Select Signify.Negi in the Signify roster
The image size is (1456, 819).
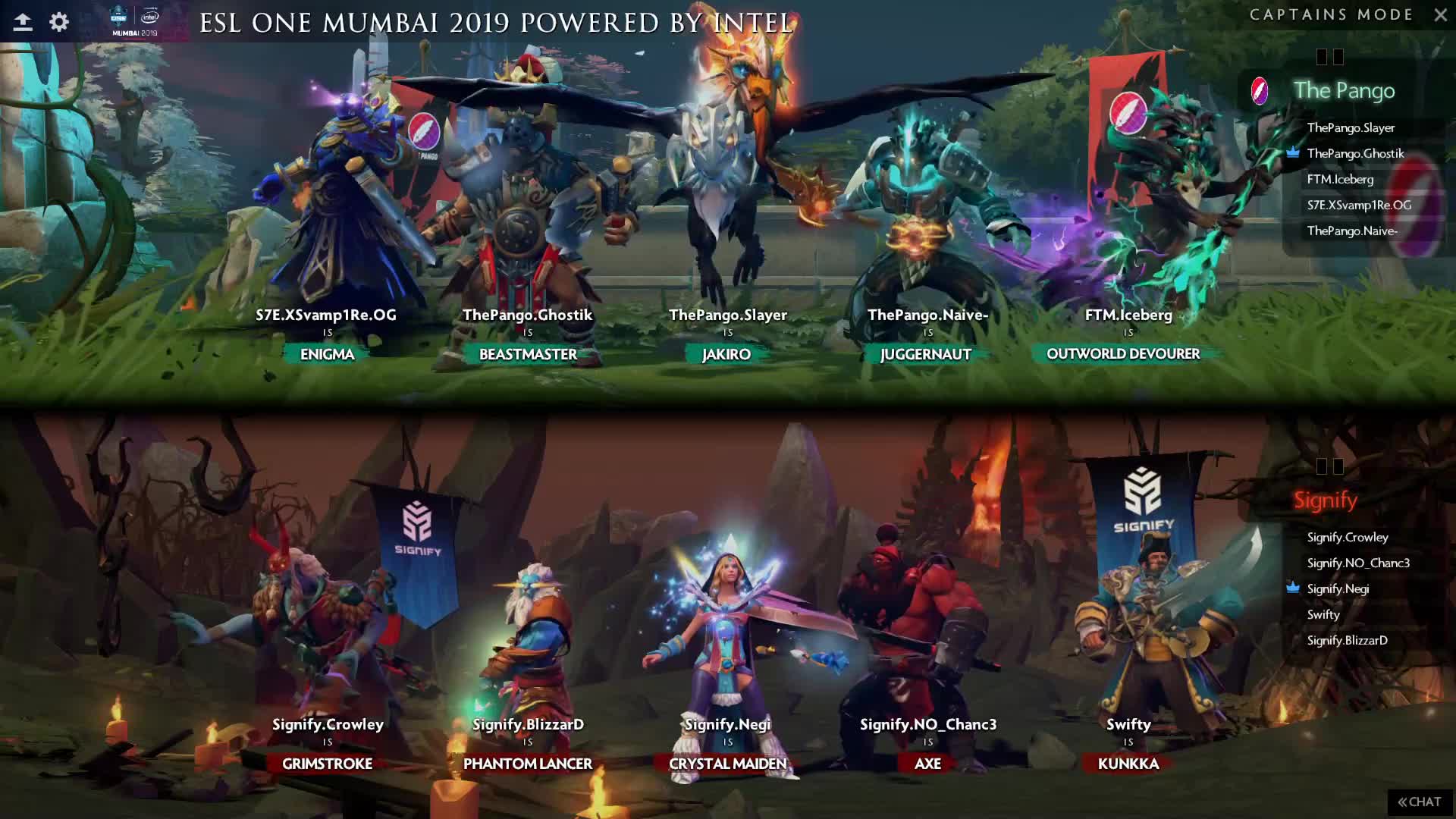pyautogui.click(x=1338, y=589)
